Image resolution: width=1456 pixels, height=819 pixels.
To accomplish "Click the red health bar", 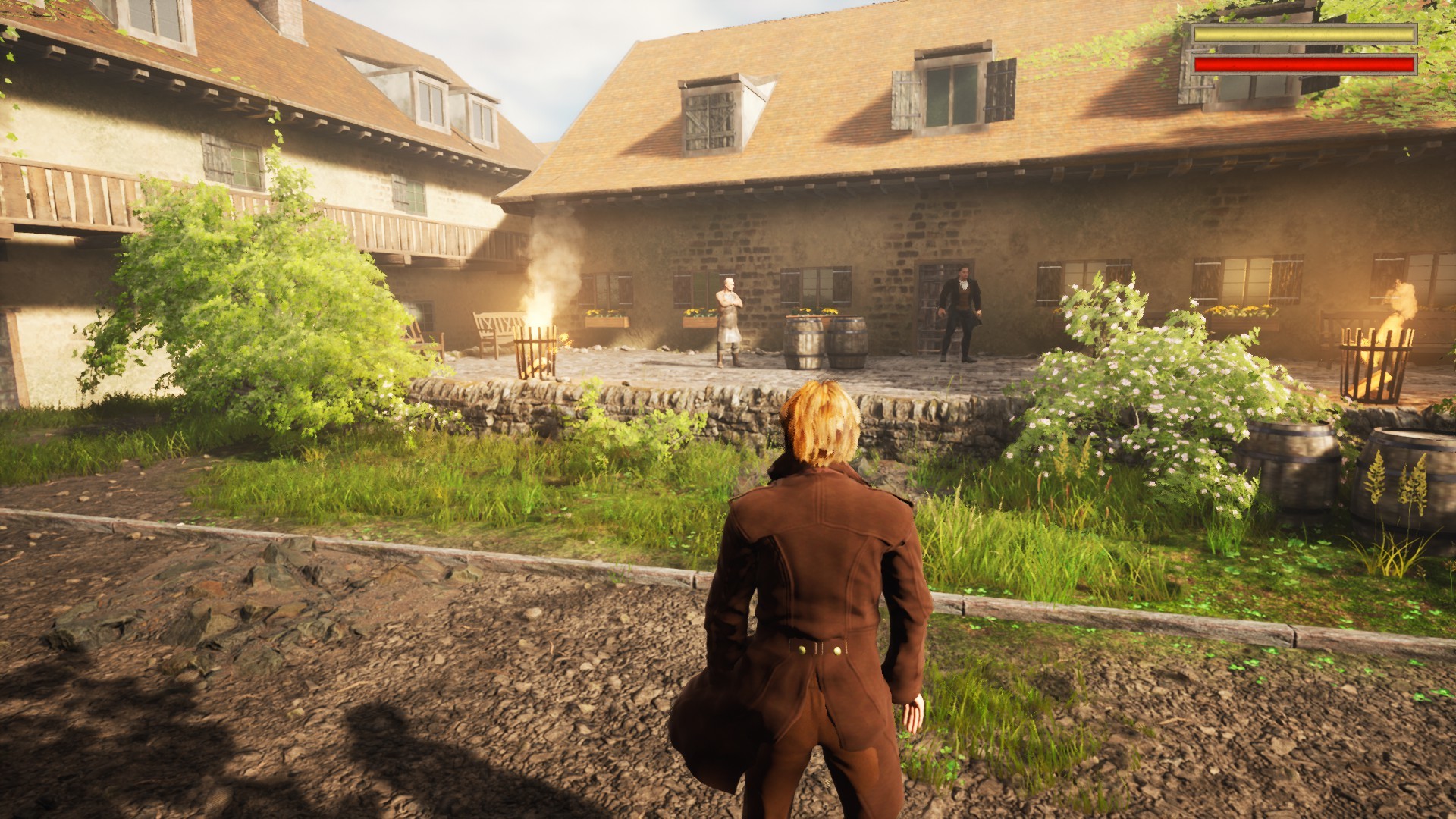I will (x=1304, y=64).
